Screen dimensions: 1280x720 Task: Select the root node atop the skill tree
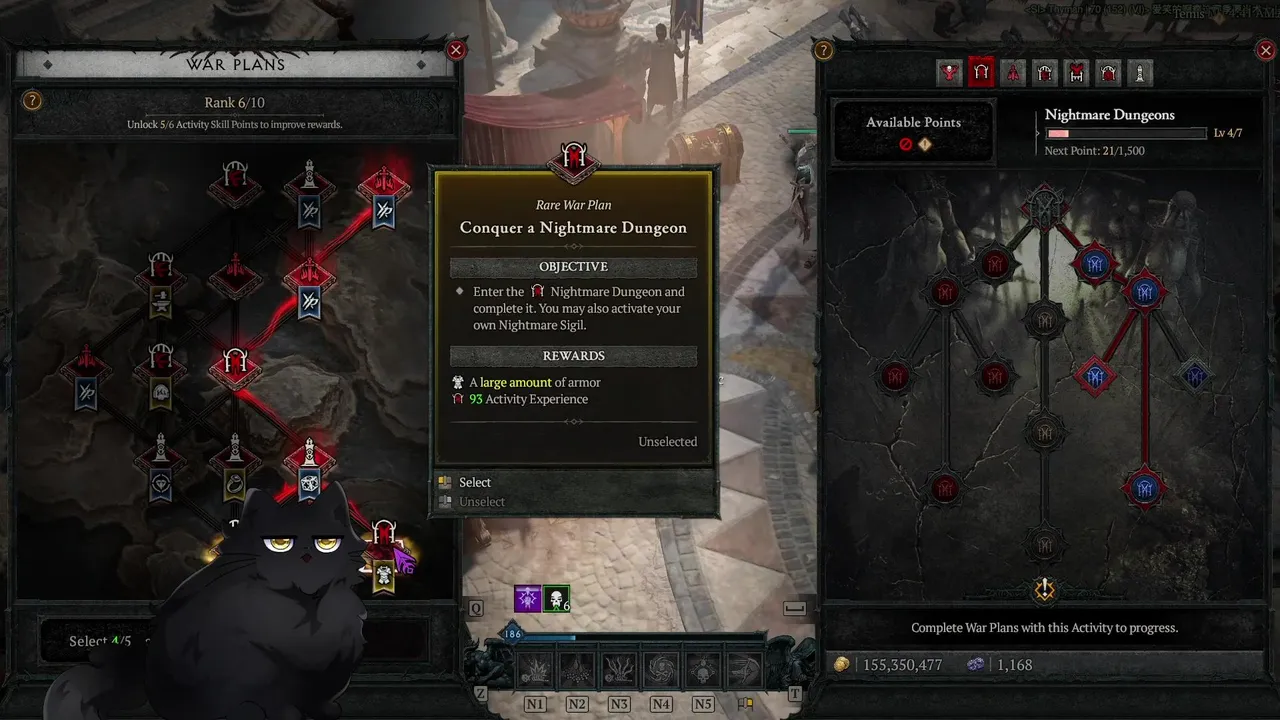point(1044,205)
